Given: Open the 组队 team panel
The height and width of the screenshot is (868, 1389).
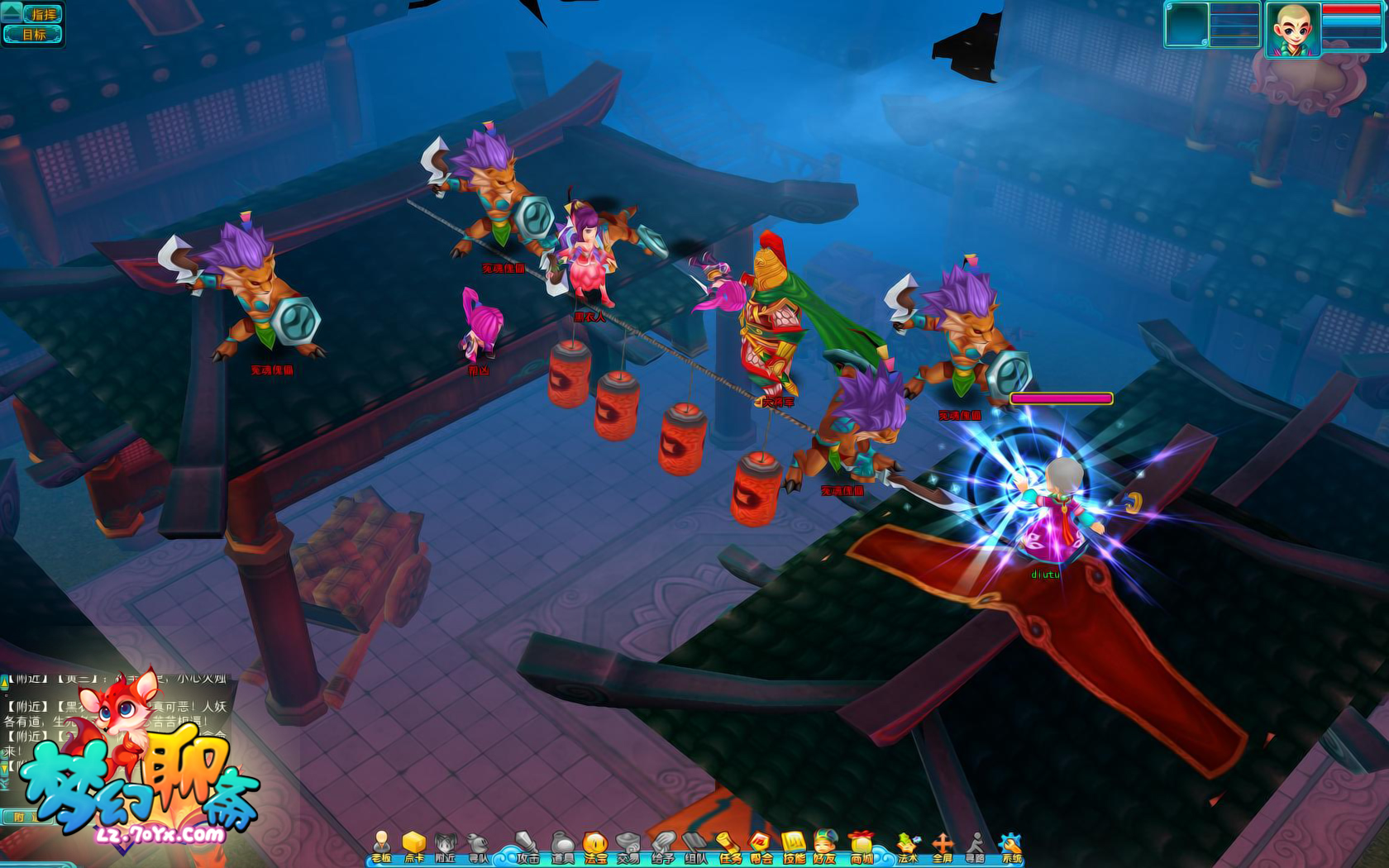Looking at the screenshot, I should coord(695,847).
